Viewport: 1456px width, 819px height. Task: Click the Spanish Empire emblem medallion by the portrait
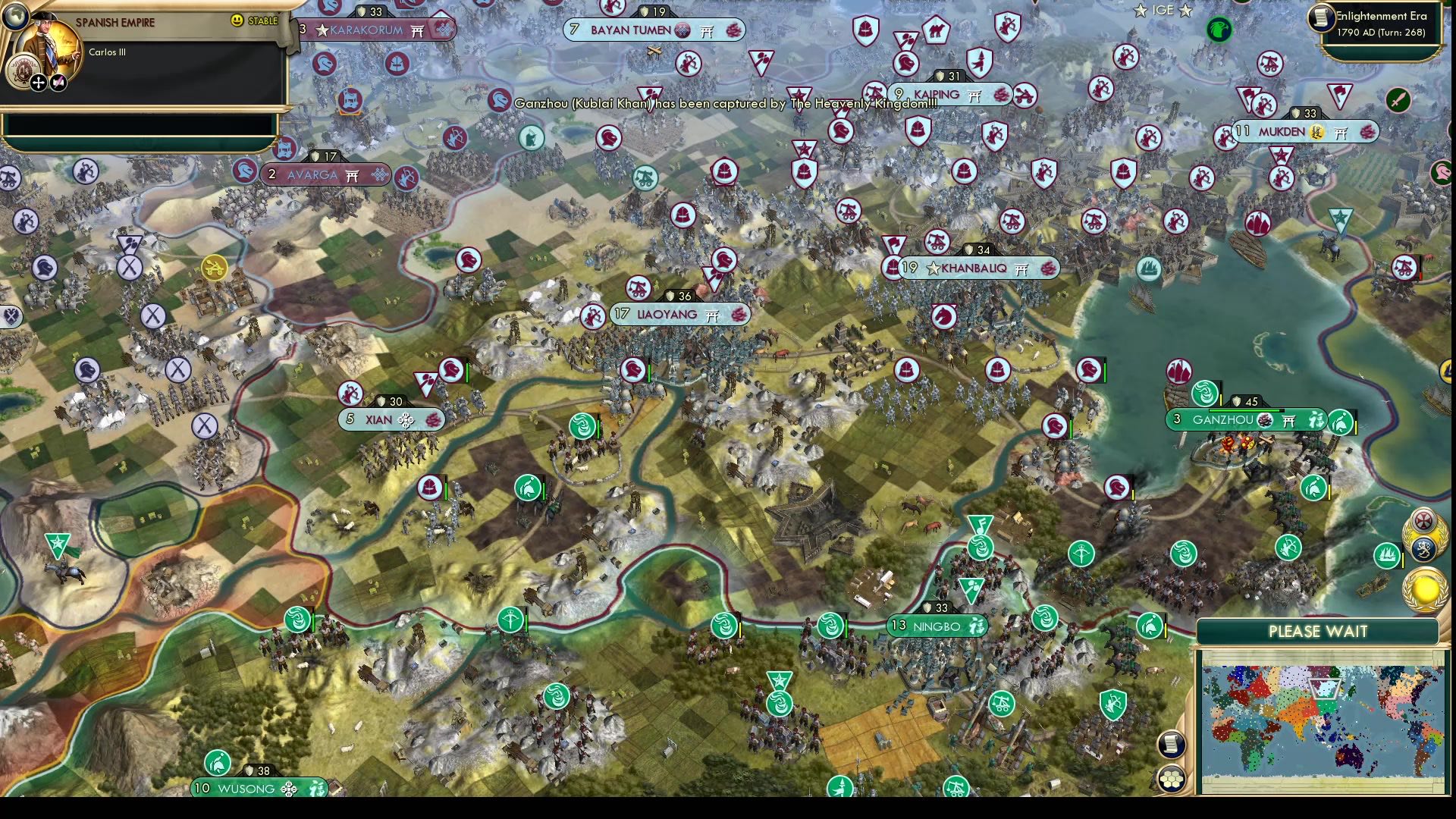[24, 69]
